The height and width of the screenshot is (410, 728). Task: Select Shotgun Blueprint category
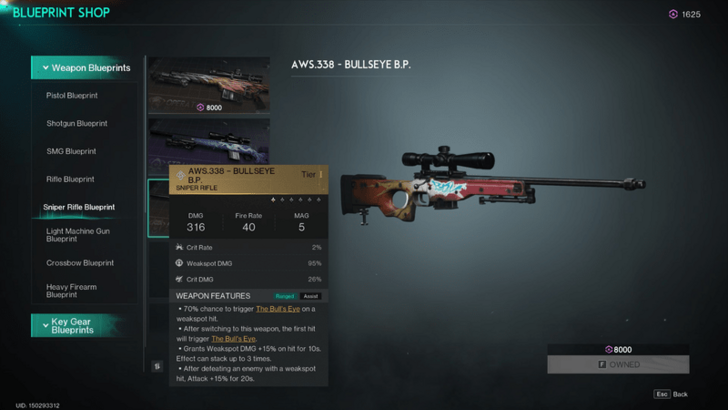pos(77,124)
